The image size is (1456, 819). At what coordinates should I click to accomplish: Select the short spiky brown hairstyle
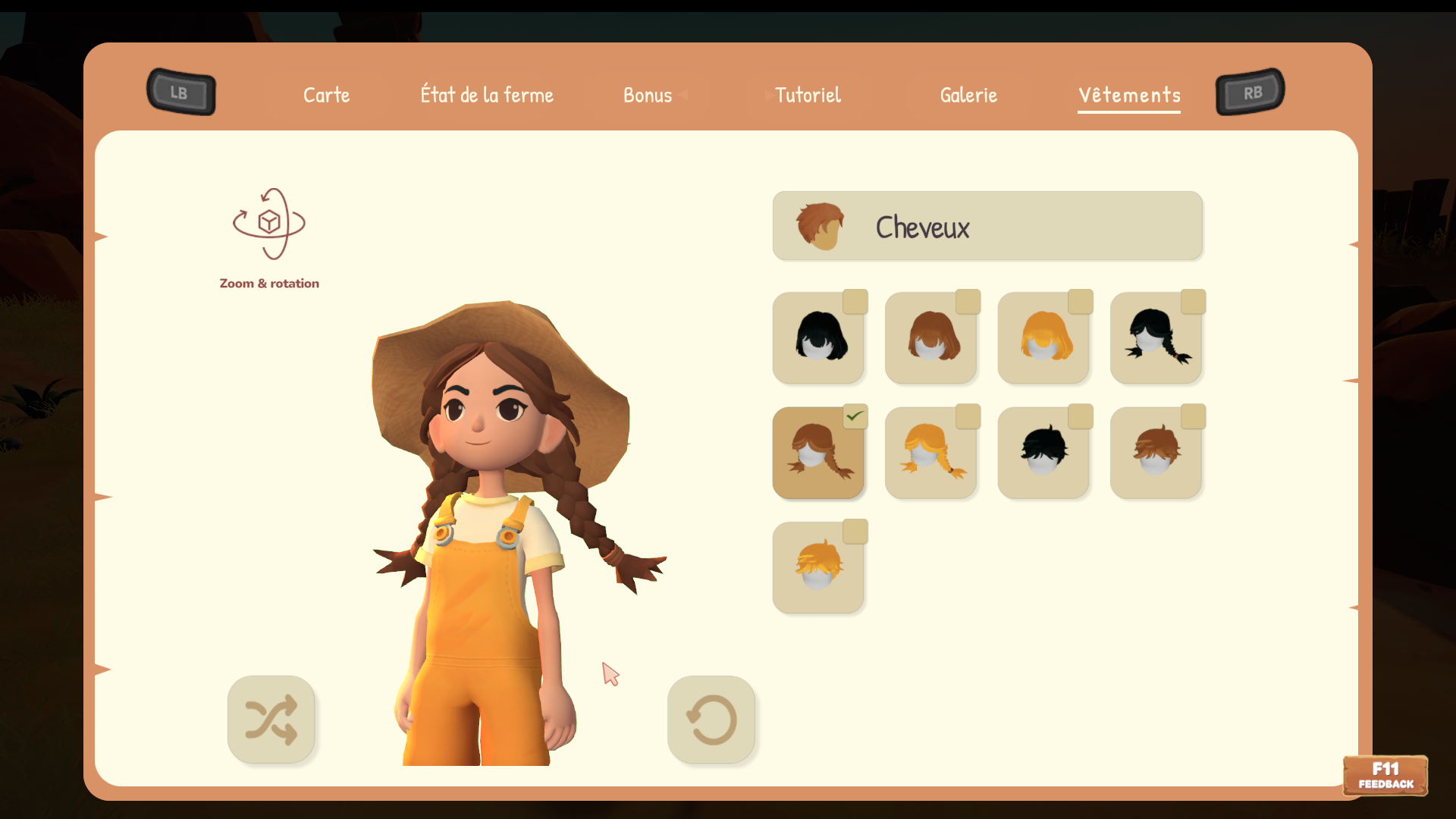tap(1156, 453)
